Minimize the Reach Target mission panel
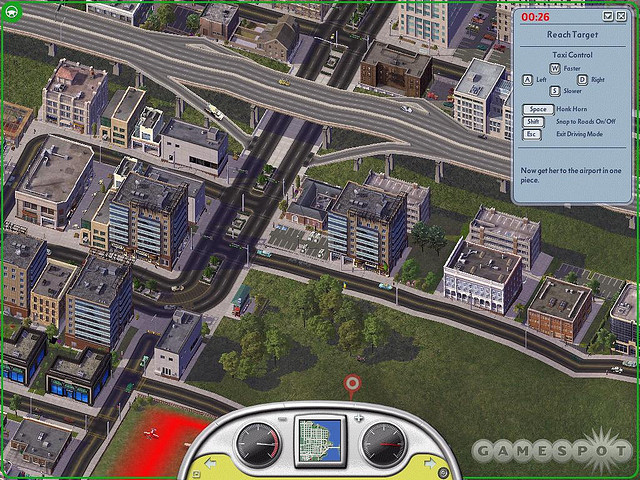The width and height of the screenshot is (640, 480). coord(608,17)
